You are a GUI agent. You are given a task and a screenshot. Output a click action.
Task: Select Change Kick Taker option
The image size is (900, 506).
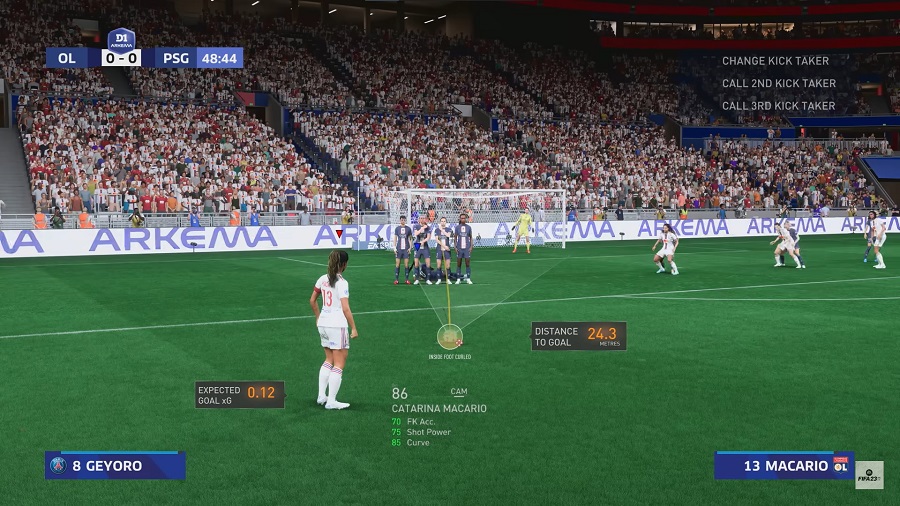pyautogui.click(x=775, y=61)
